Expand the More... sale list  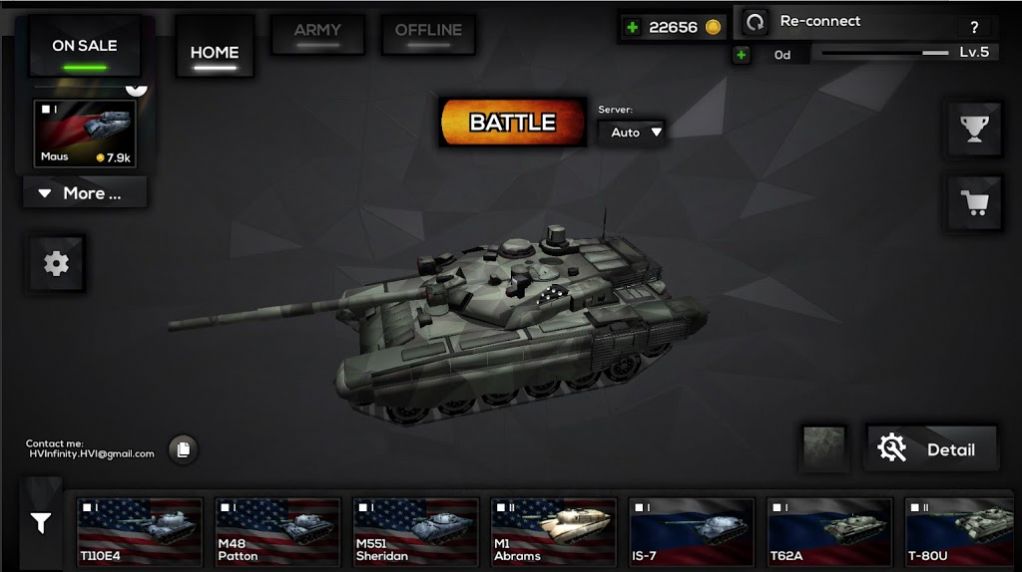point(84,193)
